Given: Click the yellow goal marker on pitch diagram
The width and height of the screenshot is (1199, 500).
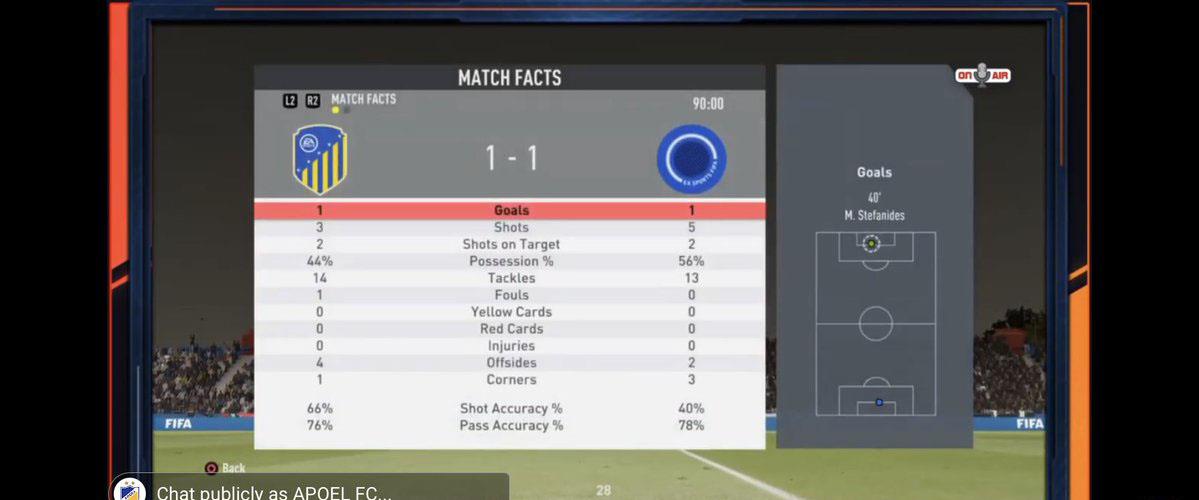Looking at the screenshot, I should 871,243.
